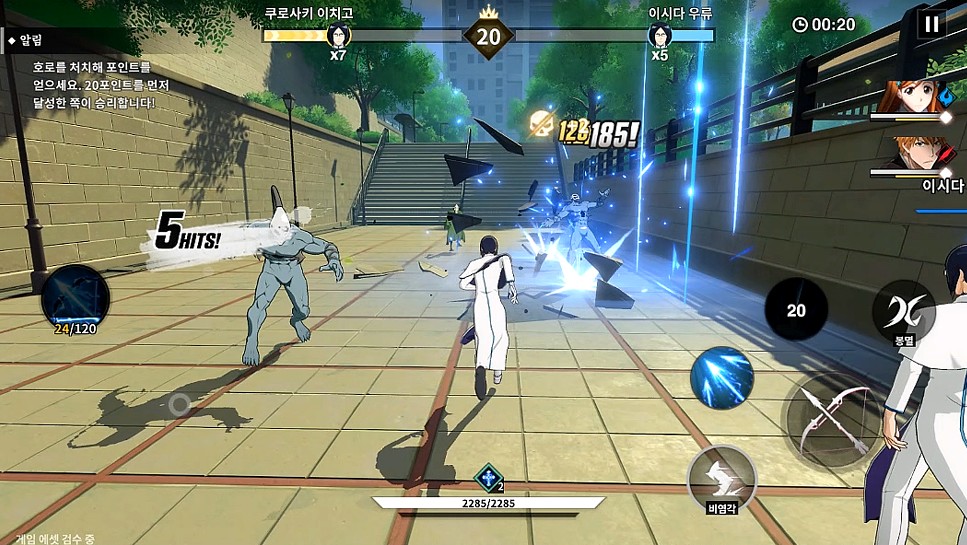
Task: Switch to the orange long-haired girl portrait
Action: tap(912, 100)
